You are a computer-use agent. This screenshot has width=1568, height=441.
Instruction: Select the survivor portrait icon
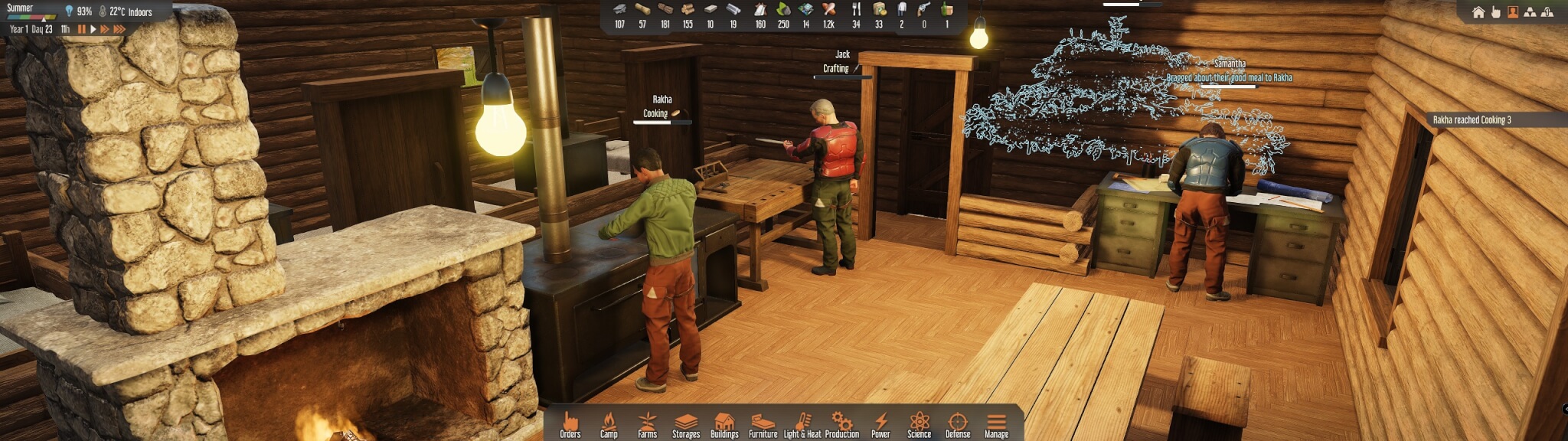1513,12
